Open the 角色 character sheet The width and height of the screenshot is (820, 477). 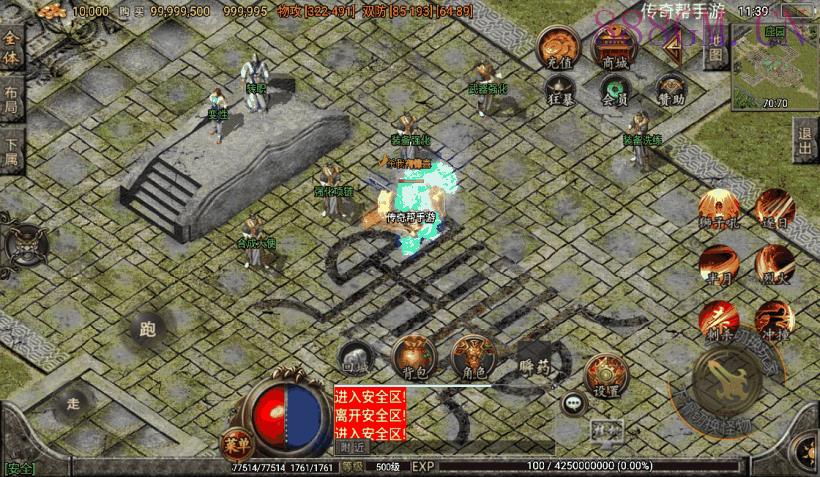pos(472,358)
